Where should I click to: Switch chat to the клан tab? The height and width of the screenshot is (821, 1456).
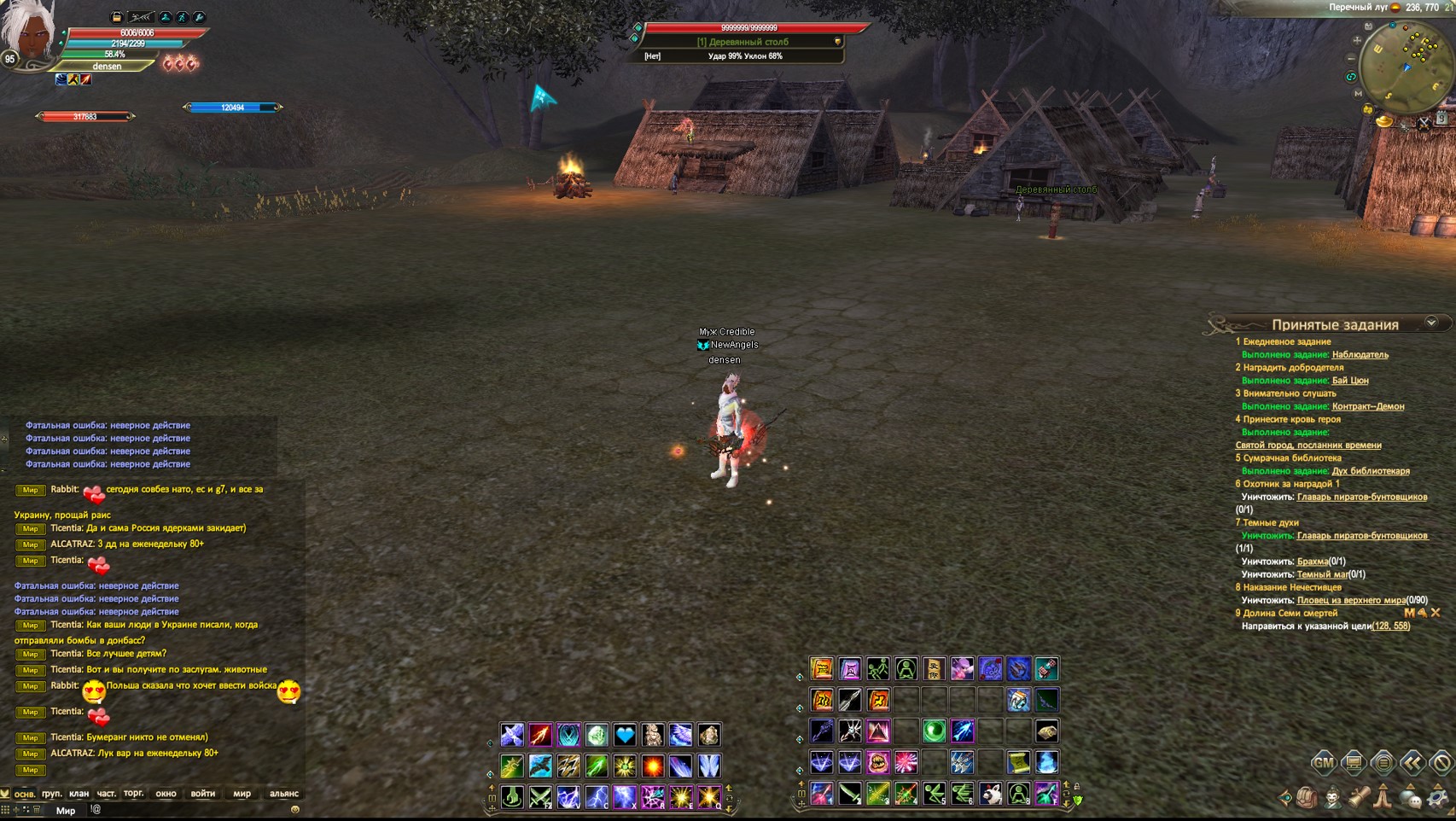pyautogui.click(x=79, y=794)
